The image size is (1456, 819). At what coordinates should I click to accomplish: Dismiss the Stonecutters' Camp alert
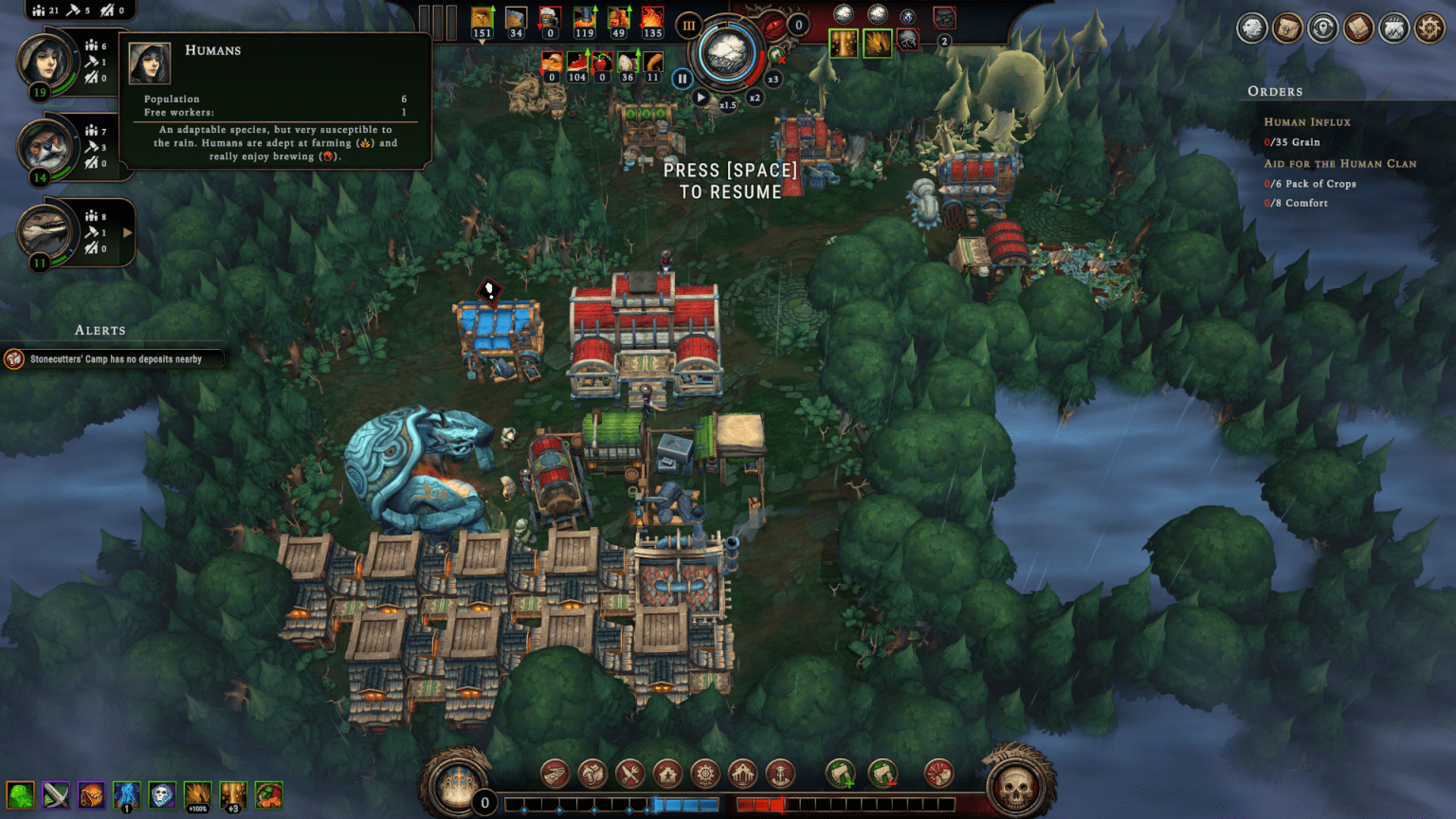pos(114,359)
